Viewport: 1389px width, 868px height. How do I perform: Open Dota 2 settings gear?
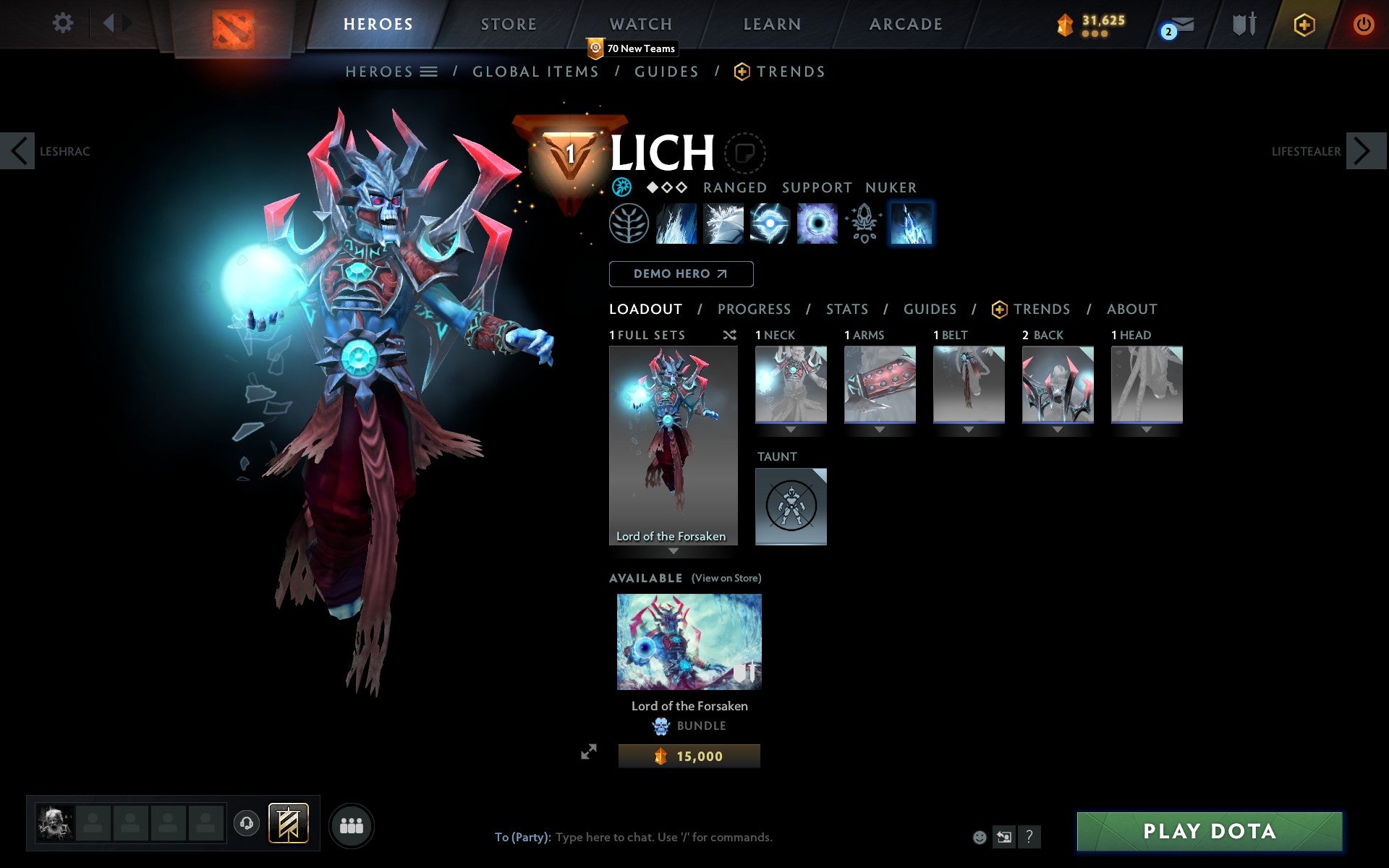point(64,23)
